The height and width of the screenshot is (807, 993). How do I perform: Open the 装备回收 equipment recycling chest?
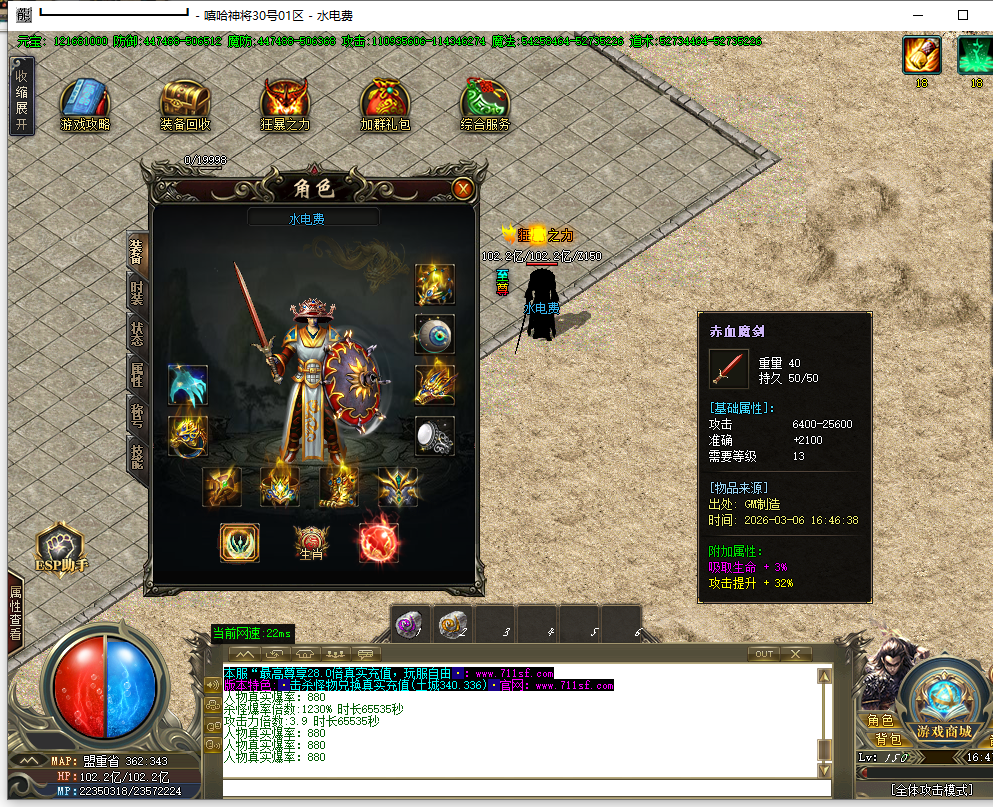tap(185, 104)
